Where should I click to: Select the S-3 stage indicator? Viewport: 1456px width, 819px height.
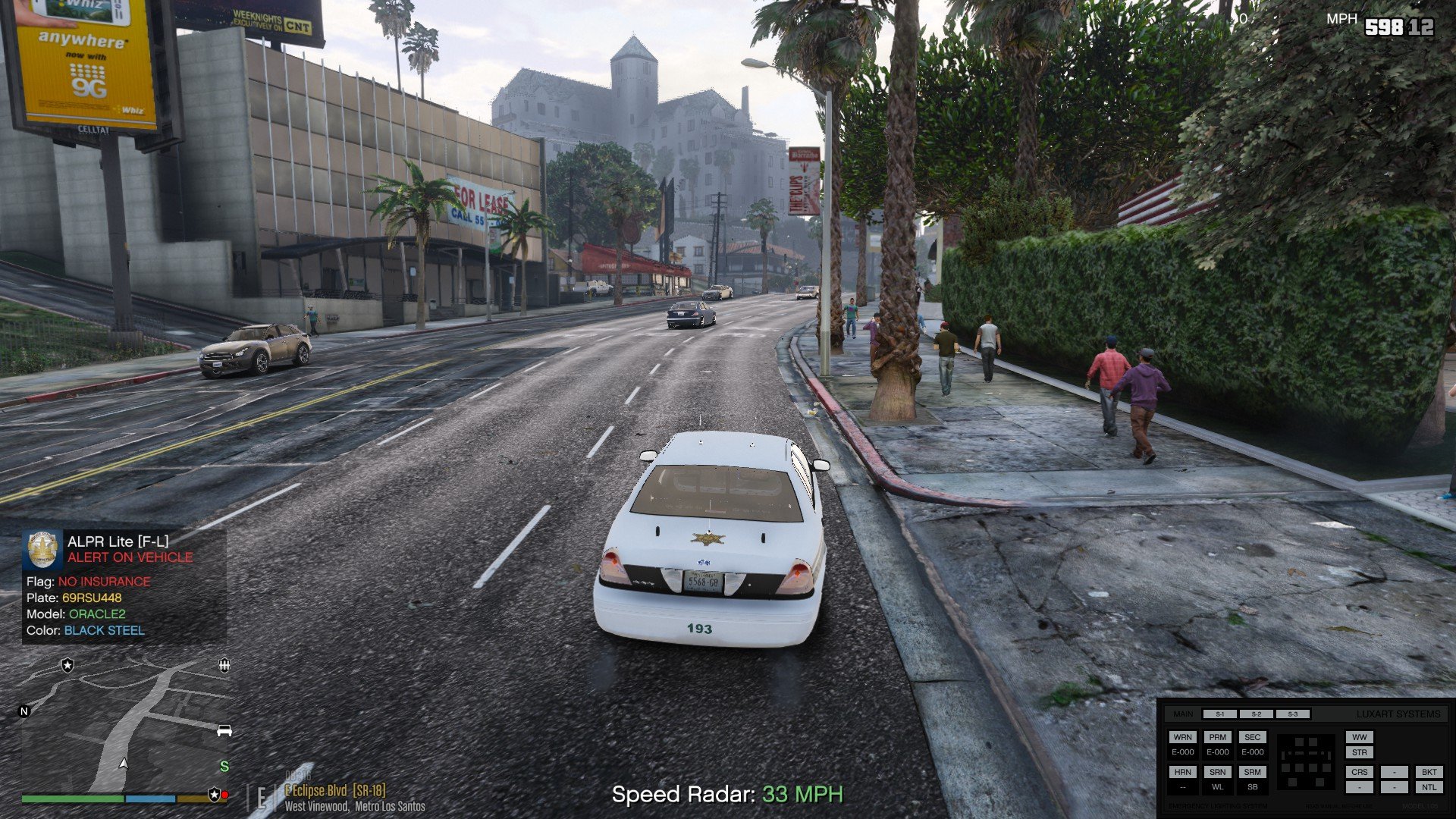(1292, 714)
